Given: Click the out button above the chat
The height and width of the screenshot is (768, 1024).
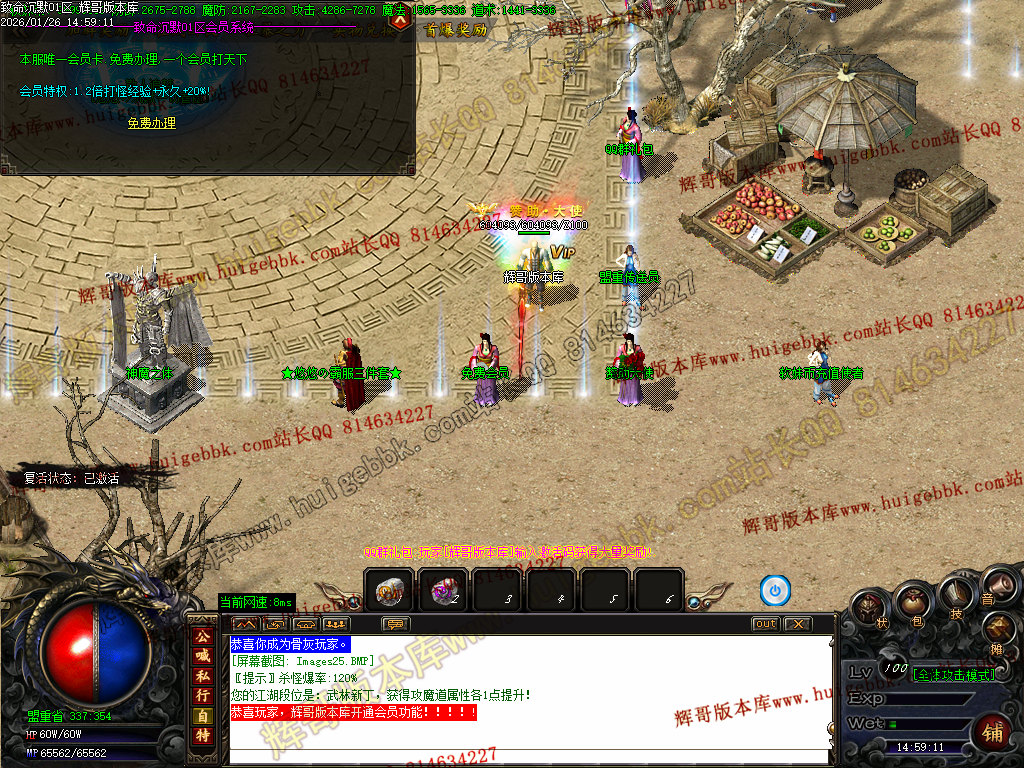Looking at the screenshot, I should point(765,624).
